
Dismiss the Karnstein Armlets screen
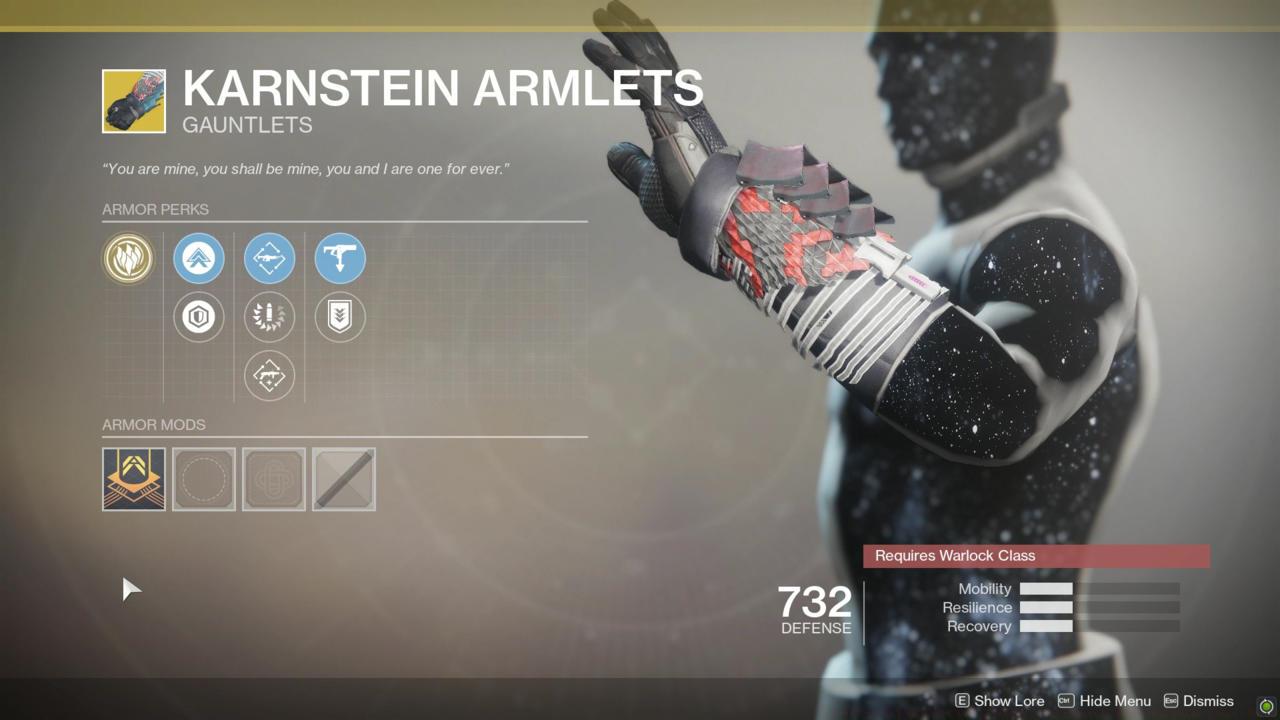point(1198,701)
